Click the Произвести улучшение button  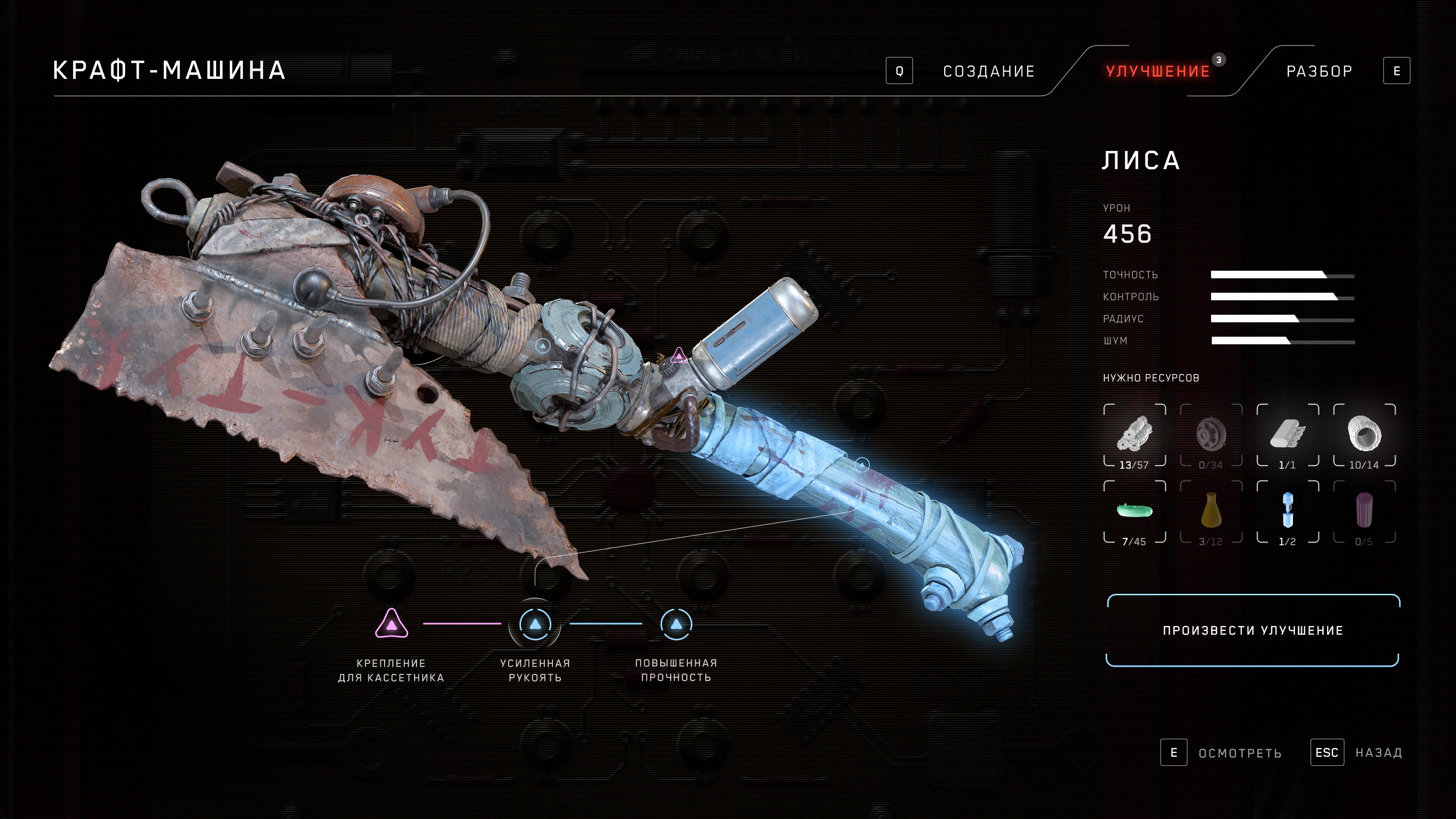(x=1252, y=630)
